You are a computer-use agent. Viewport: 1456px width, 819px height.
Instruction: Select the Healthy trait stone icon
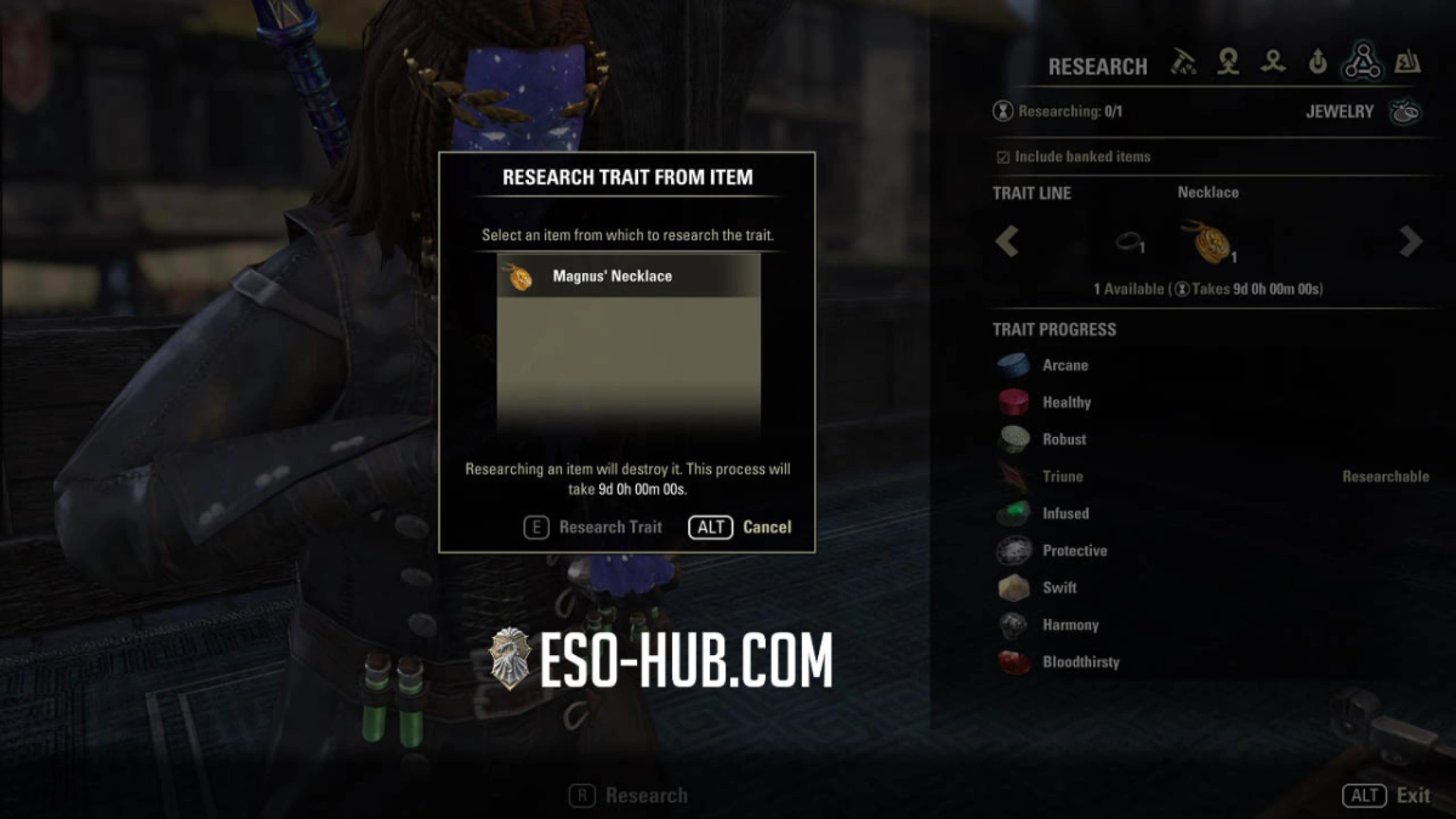[1013, 402]
